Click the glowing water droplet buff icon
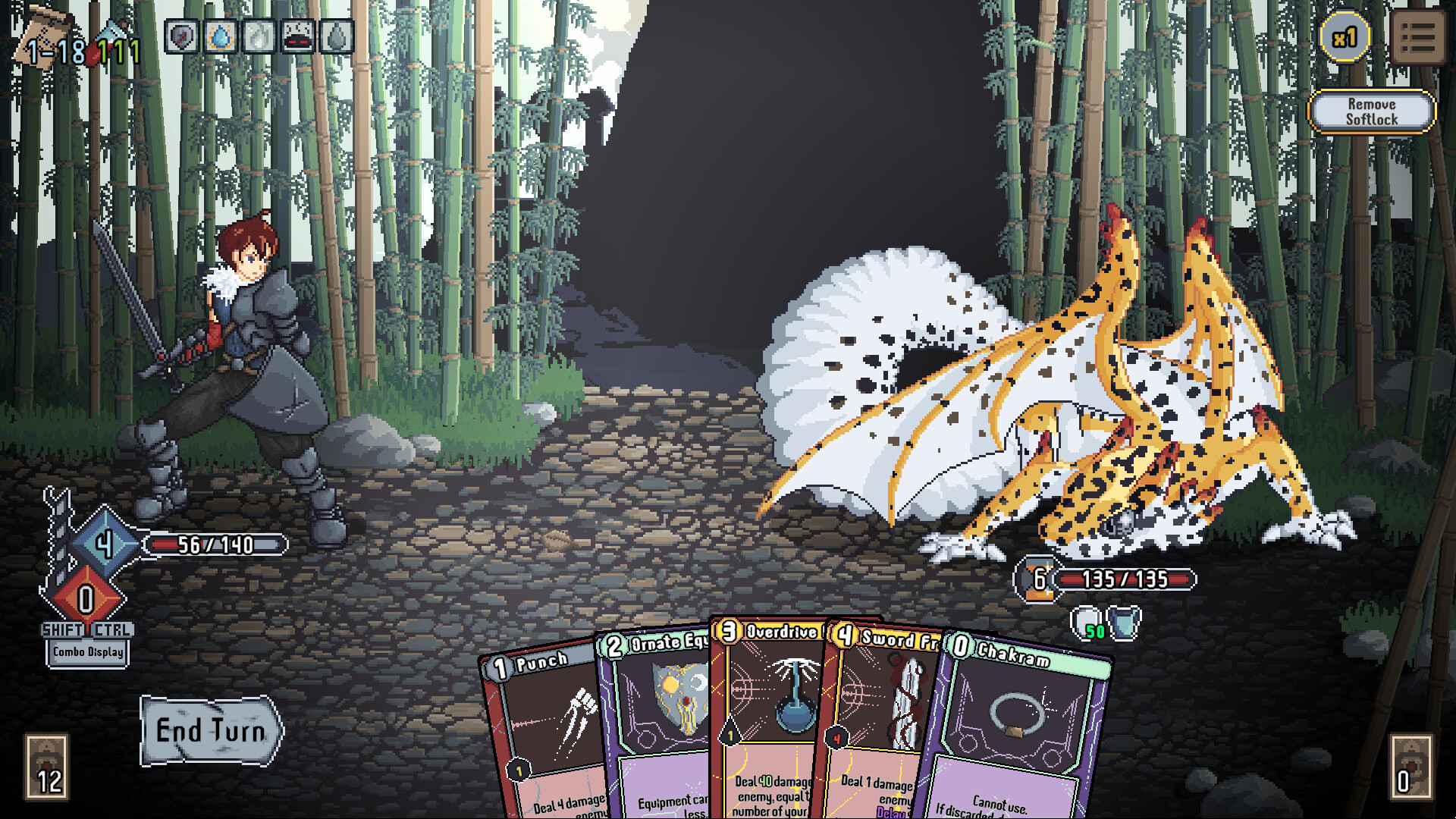The image size is (1456, 819). pos(220,36)
